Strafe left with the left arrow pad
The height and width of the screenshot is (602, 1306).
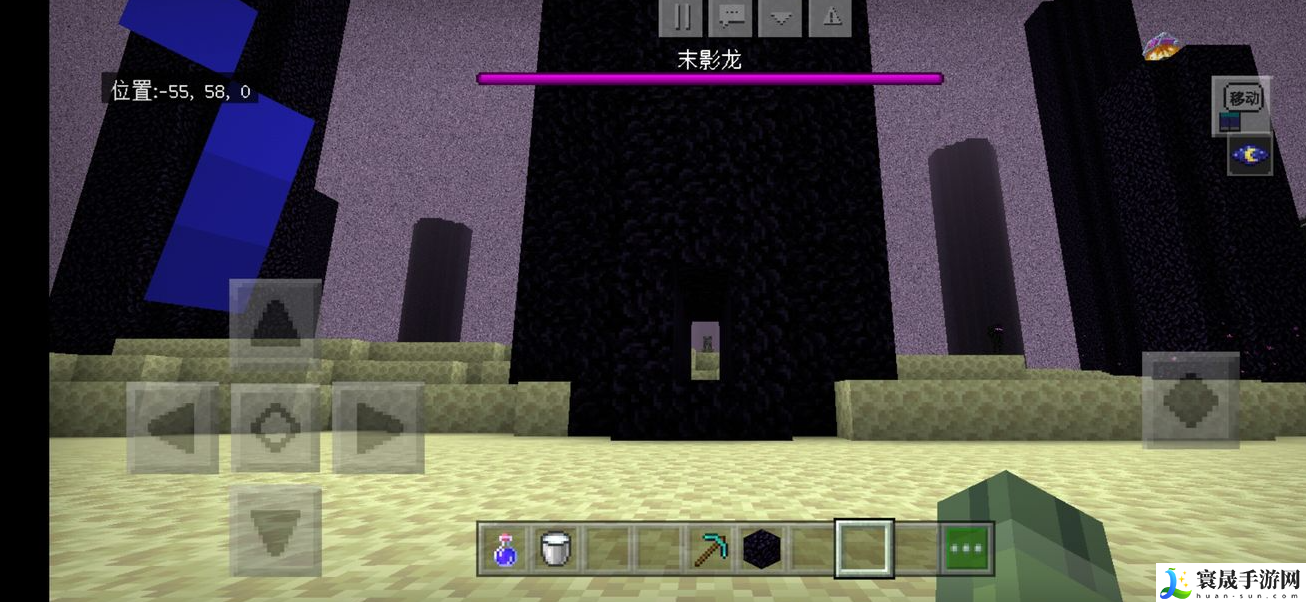click(x=173, y=427)
